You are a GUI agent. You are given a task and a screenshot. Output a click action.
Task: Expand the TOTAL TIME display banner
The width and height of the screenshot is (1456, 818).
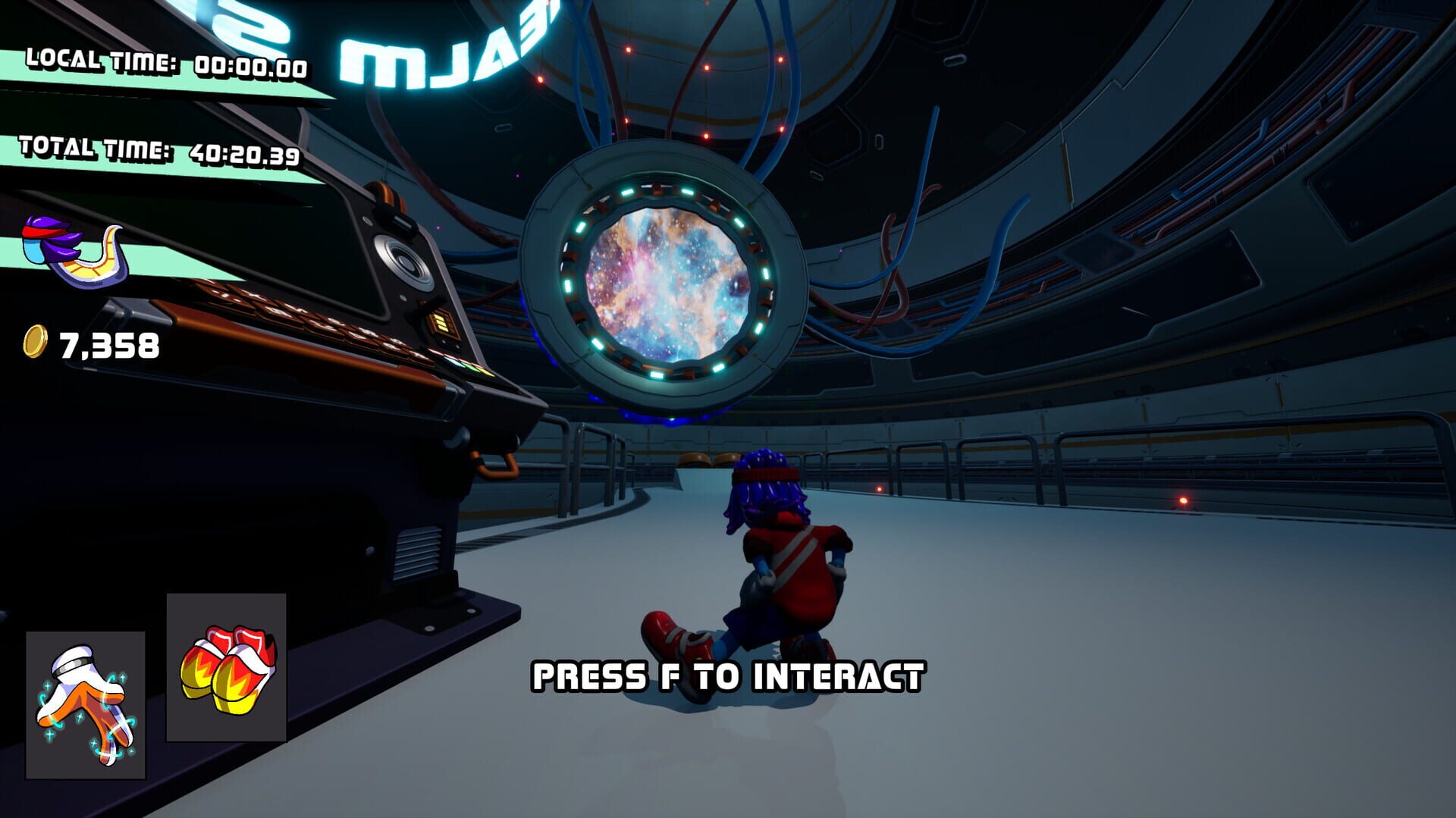pyautogui.click(x=159, y=148)
